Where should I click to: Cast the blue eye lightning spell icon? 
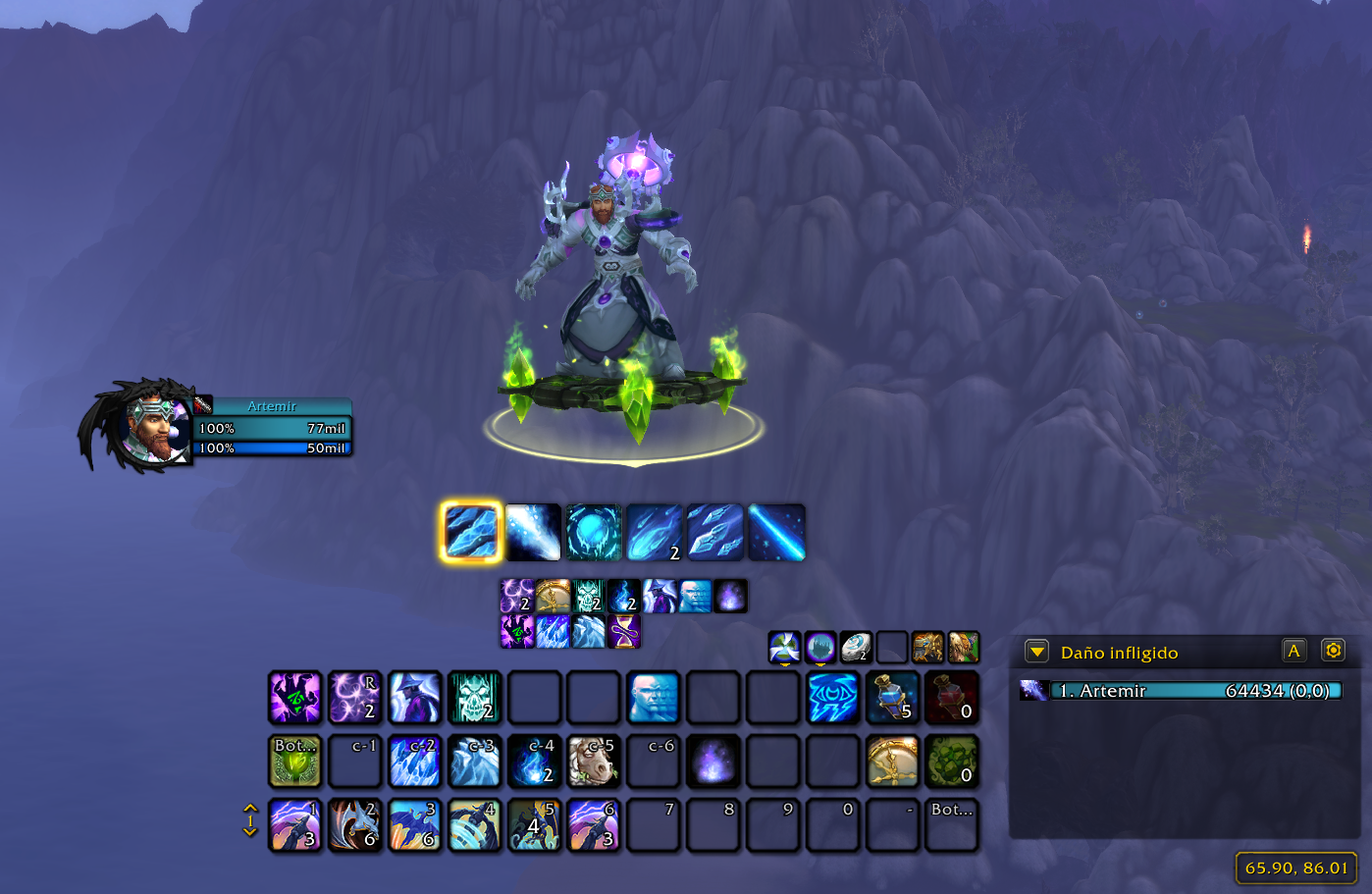tap(832, 697)
